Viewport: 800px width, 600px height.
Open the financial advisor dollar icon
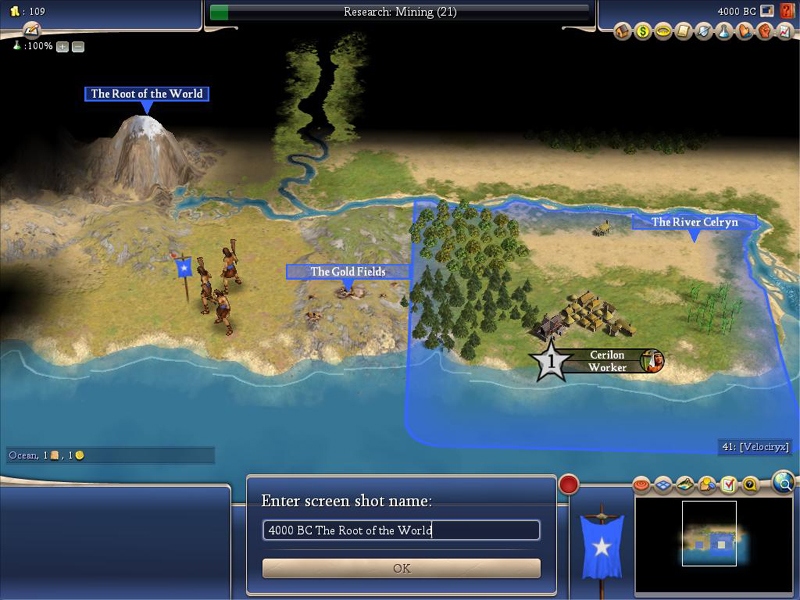[643, 32]
